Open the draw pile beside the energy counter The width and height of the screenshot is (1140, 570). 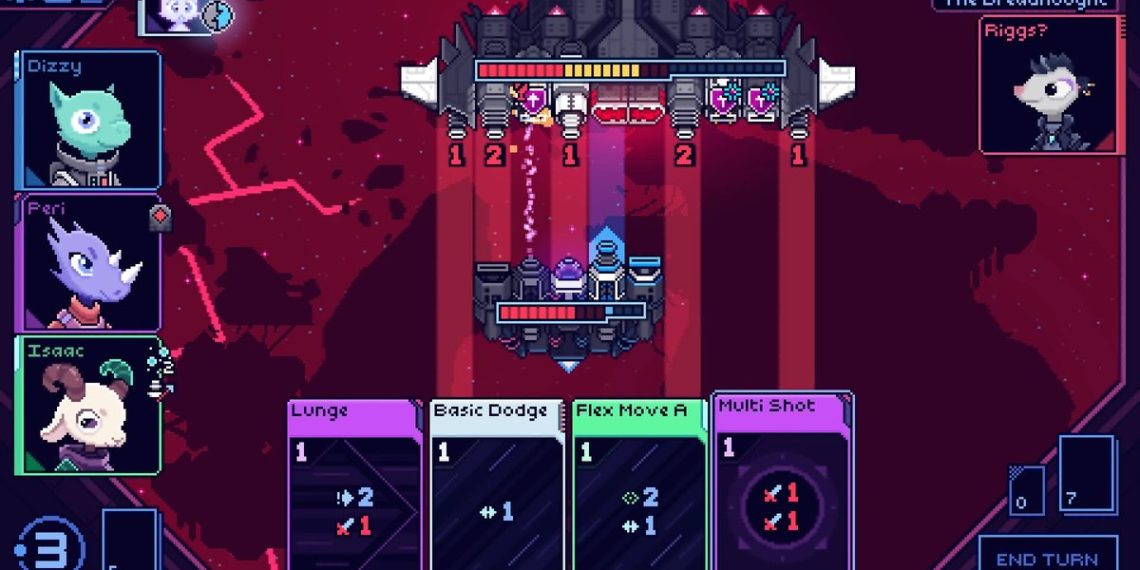tap(130, 540)
